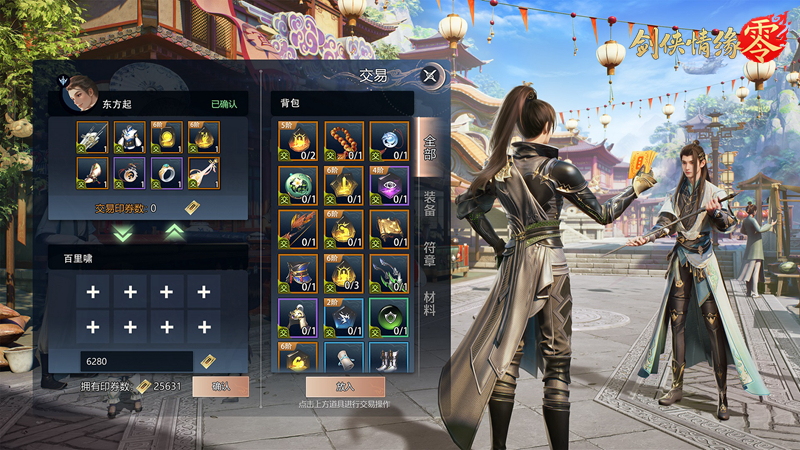The width and height of the screenshot is (800, 450).
Task: Pick the golden book item in backpack
Action: click(x=390, y=229)
